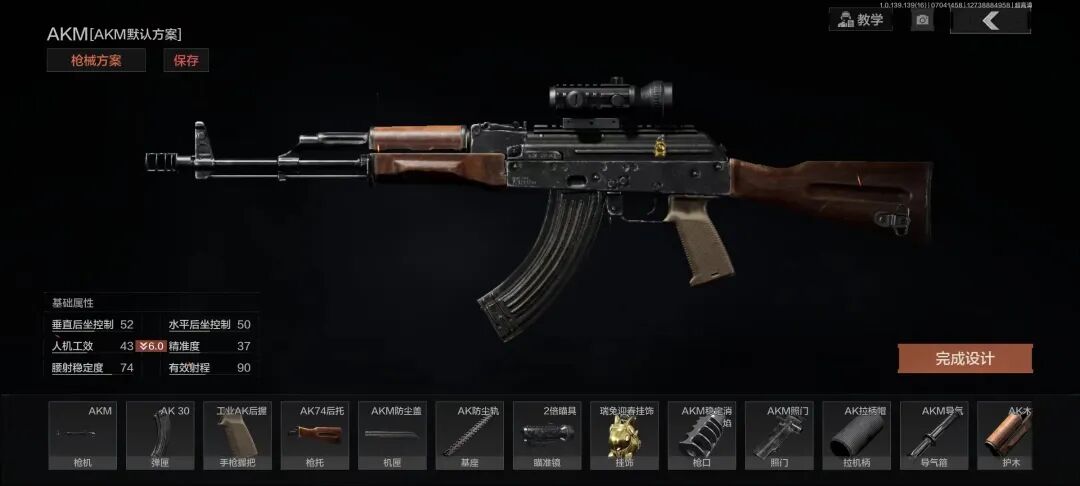1080x486 pixels.
Task: Choose the AKM照门 rear sight slot
Action: pyautogui.click(x=779, y=435)
